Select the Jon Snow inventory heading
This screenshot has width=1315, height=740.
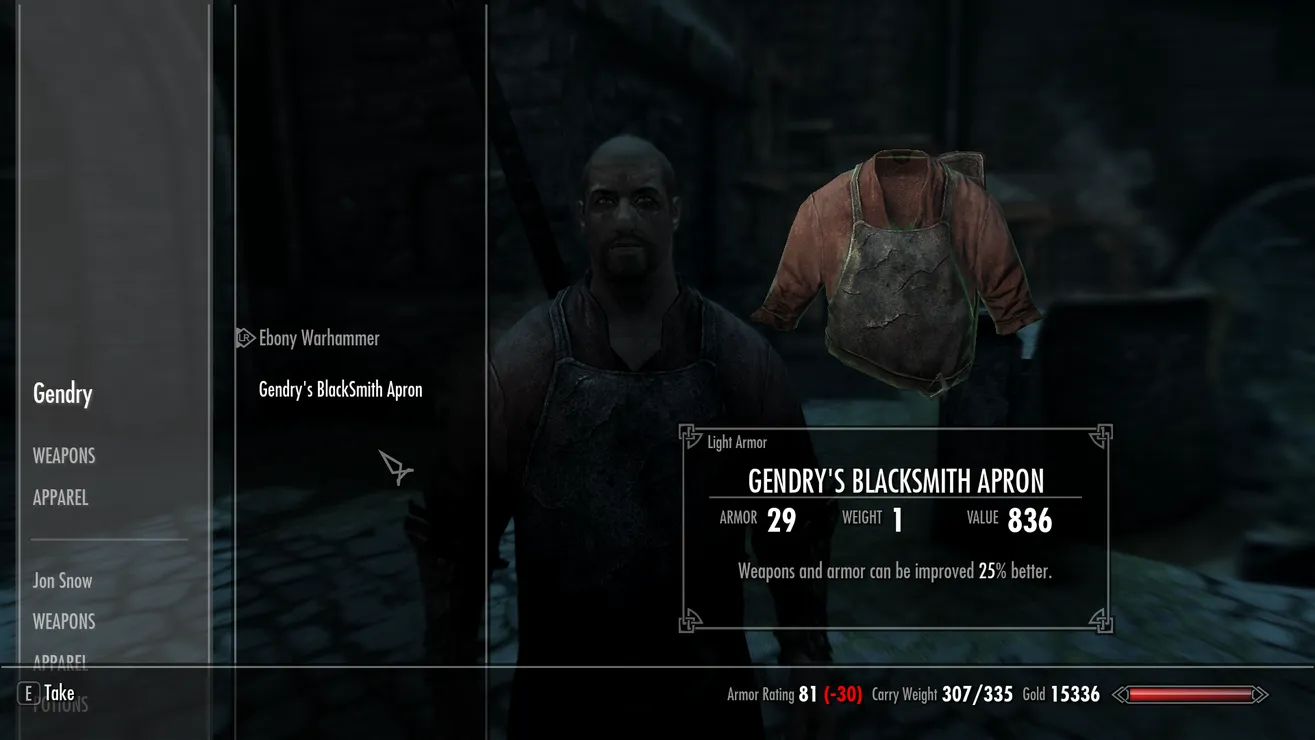62,581
